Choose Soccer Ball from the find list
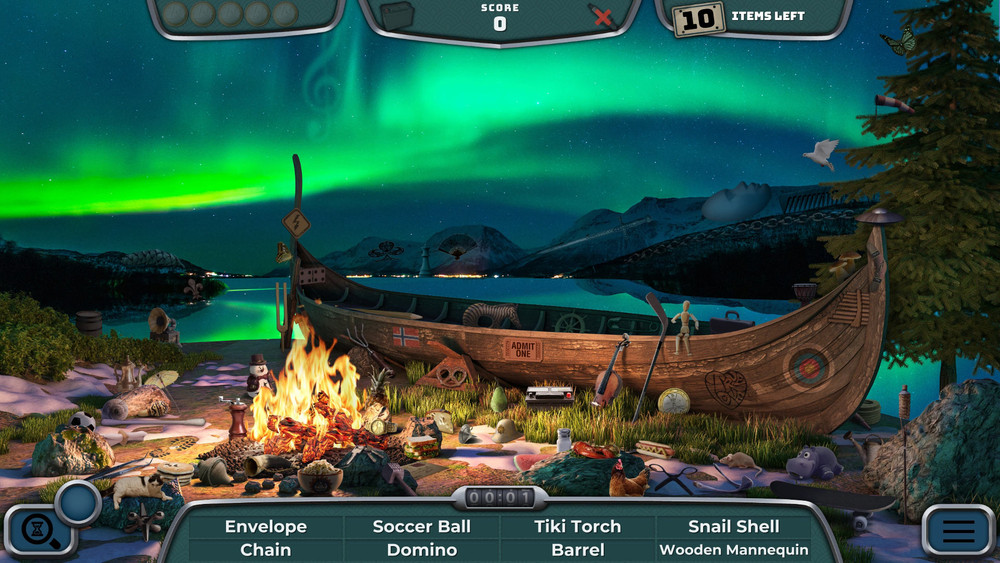Screen dimensions: 1000x563 coord(422,526)
